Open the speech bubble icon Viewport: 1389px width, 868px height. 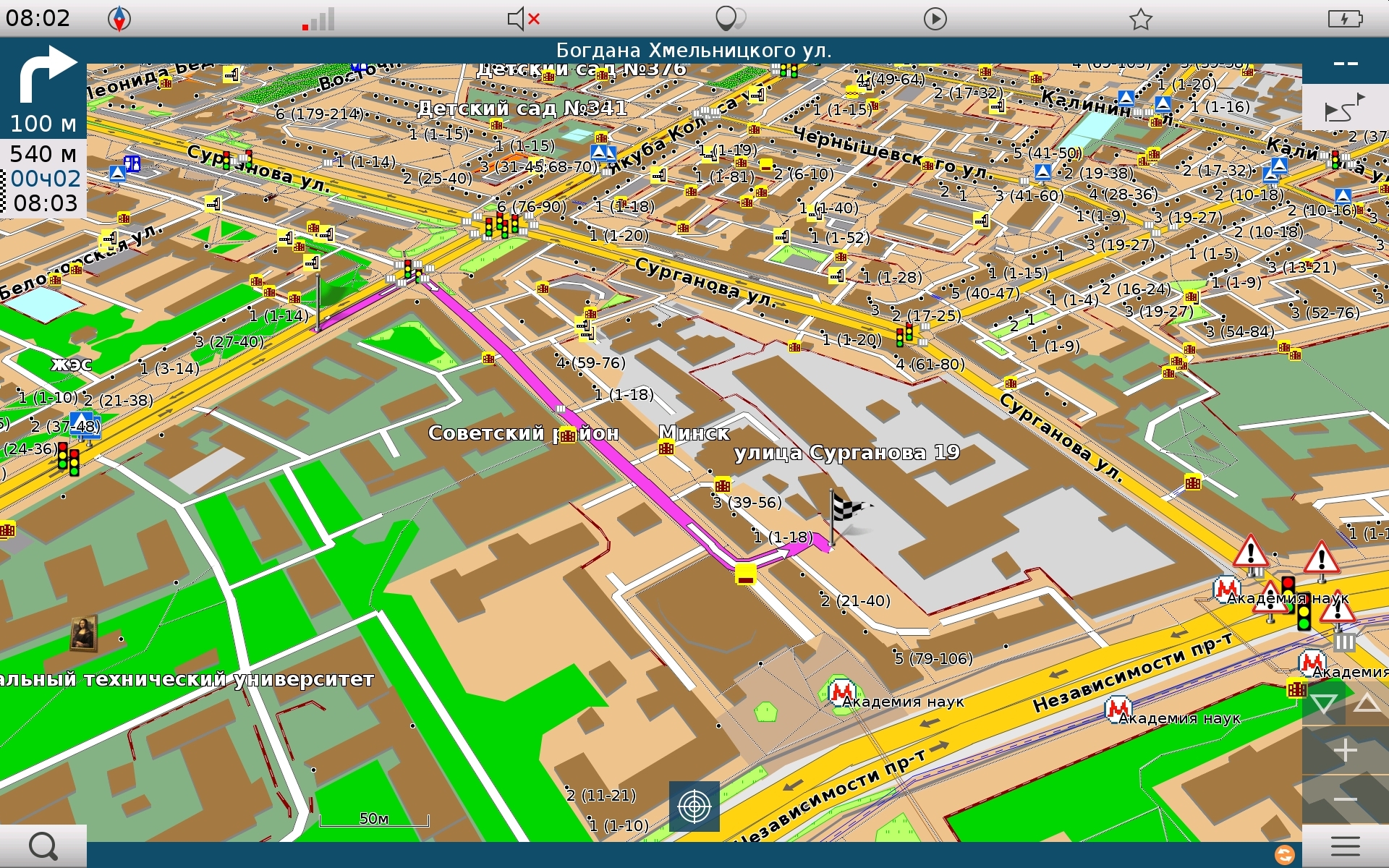[x=729, y=19]
